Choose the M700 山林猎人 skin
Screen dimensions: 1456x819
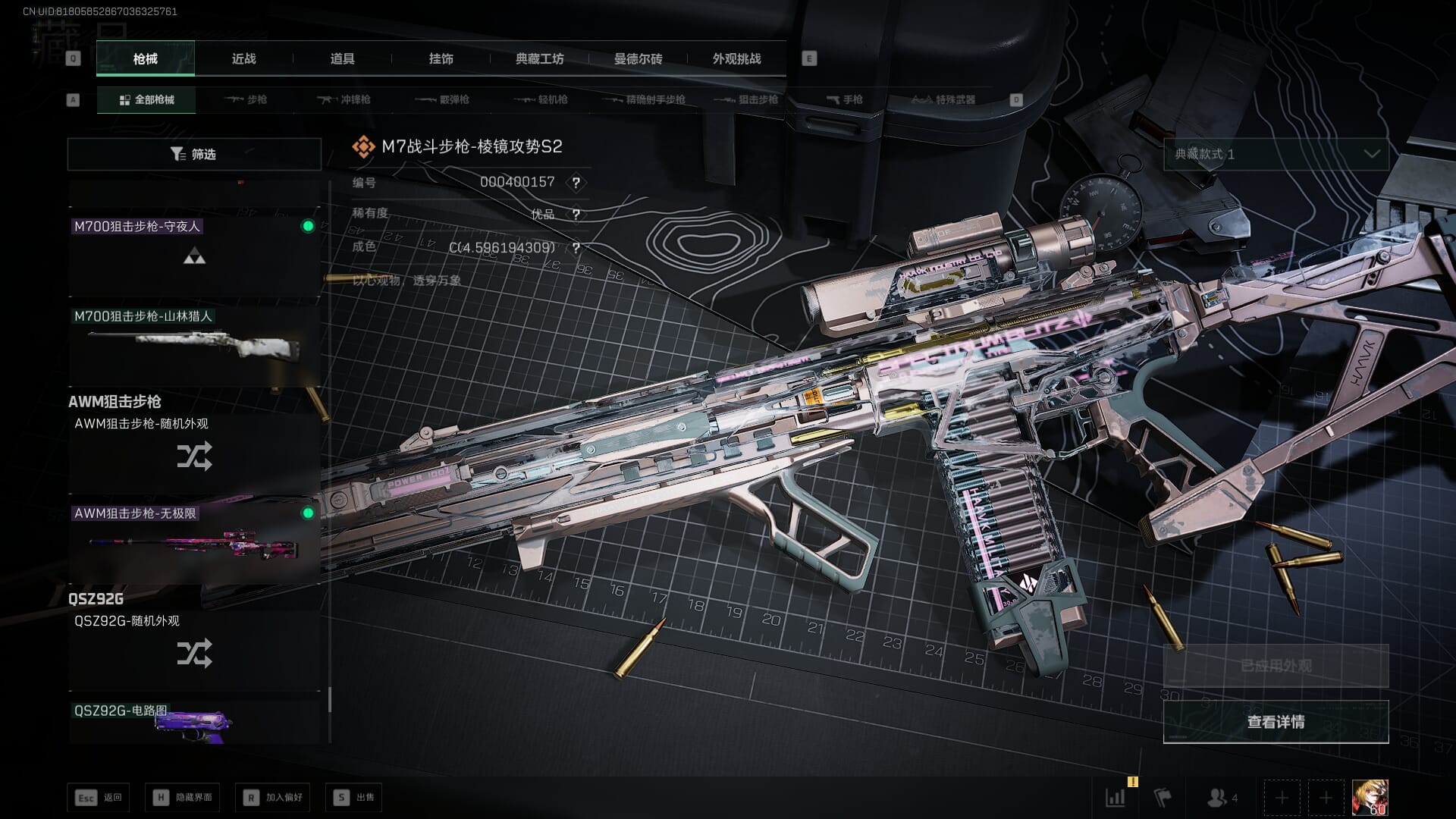(x=194, y=345)
